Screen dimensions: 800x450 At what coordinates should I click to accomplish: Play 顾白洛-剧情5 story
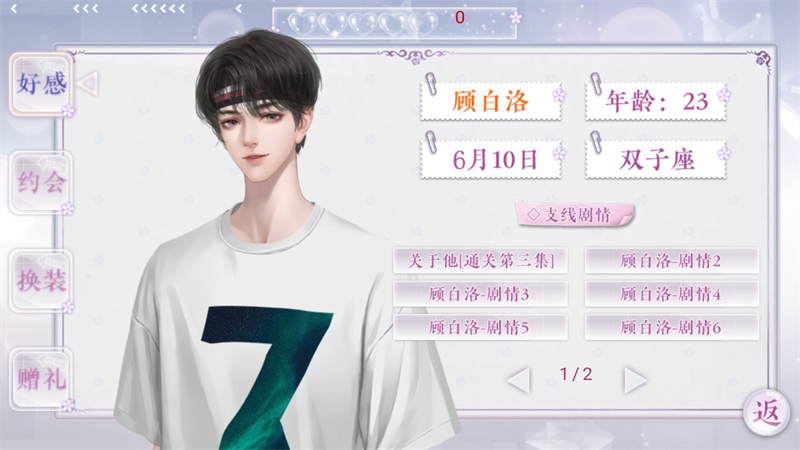(x=480, y=327)
